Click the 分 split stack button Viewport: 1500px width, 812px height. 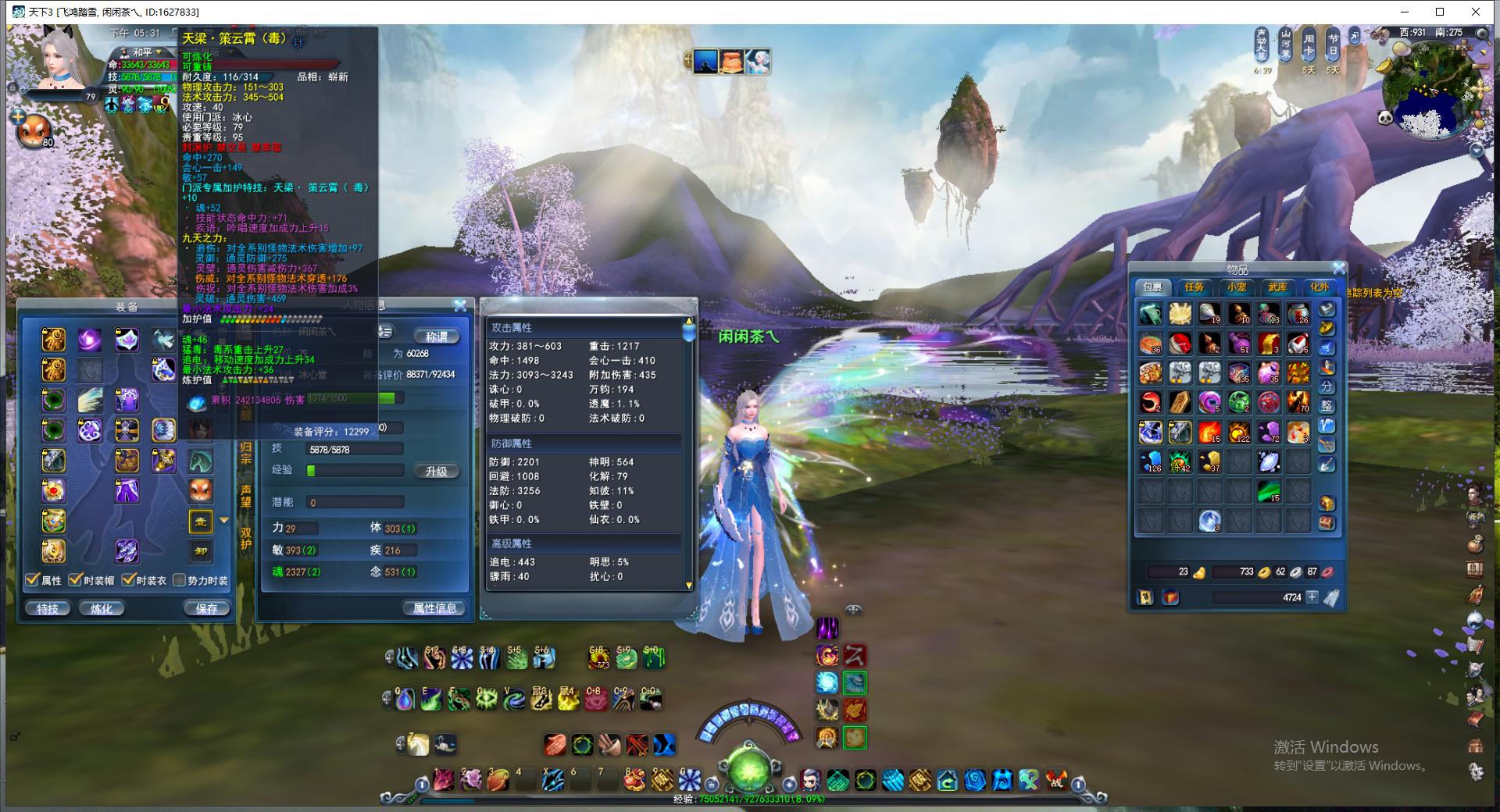[1327, 386]
